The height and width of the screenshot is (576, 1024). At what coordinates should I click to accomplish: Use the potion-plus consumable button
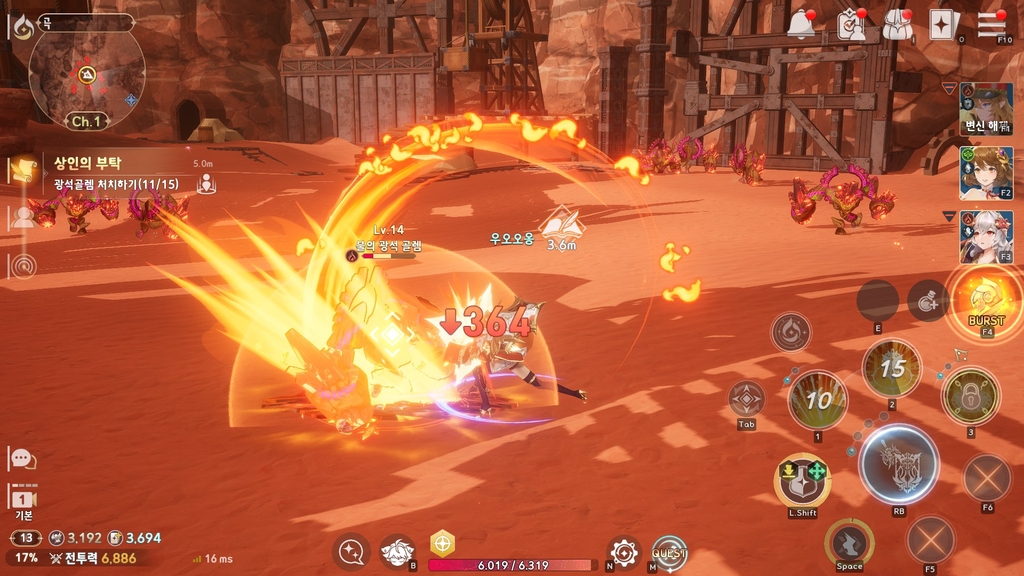point(927,300)
